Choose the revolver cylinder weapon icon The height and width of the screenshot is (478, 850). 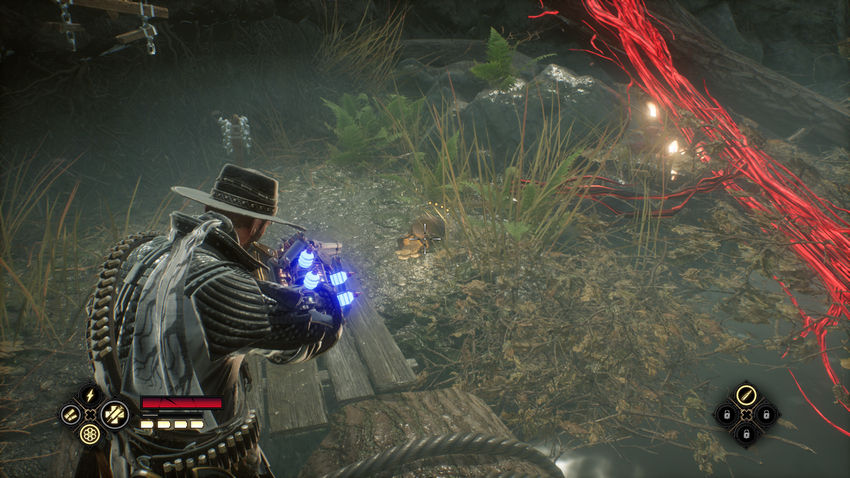pos(91,434)
